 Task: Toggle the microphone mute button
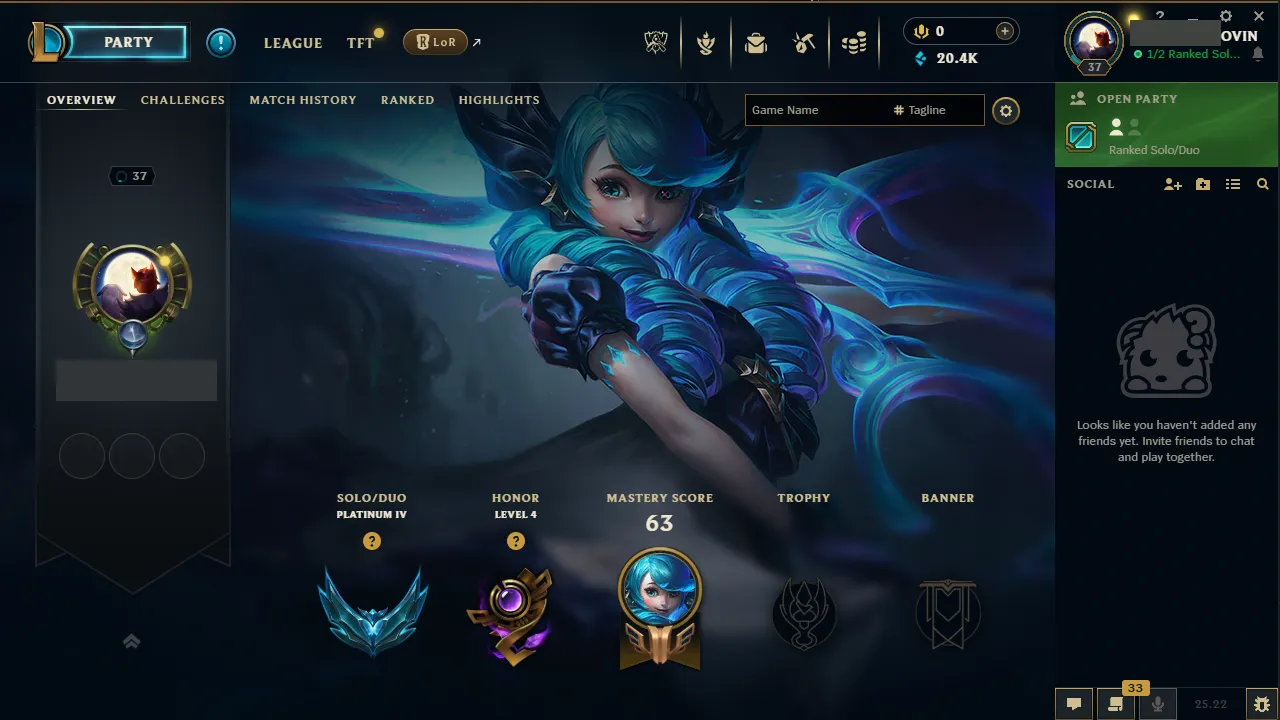click(1157, 704)
